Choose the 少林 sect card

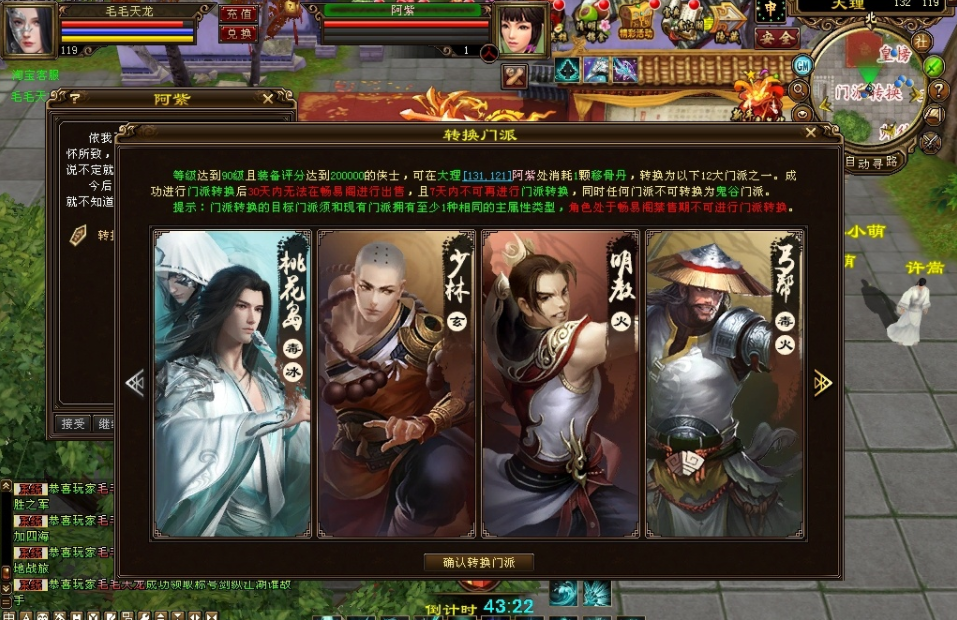click(396, 383)
